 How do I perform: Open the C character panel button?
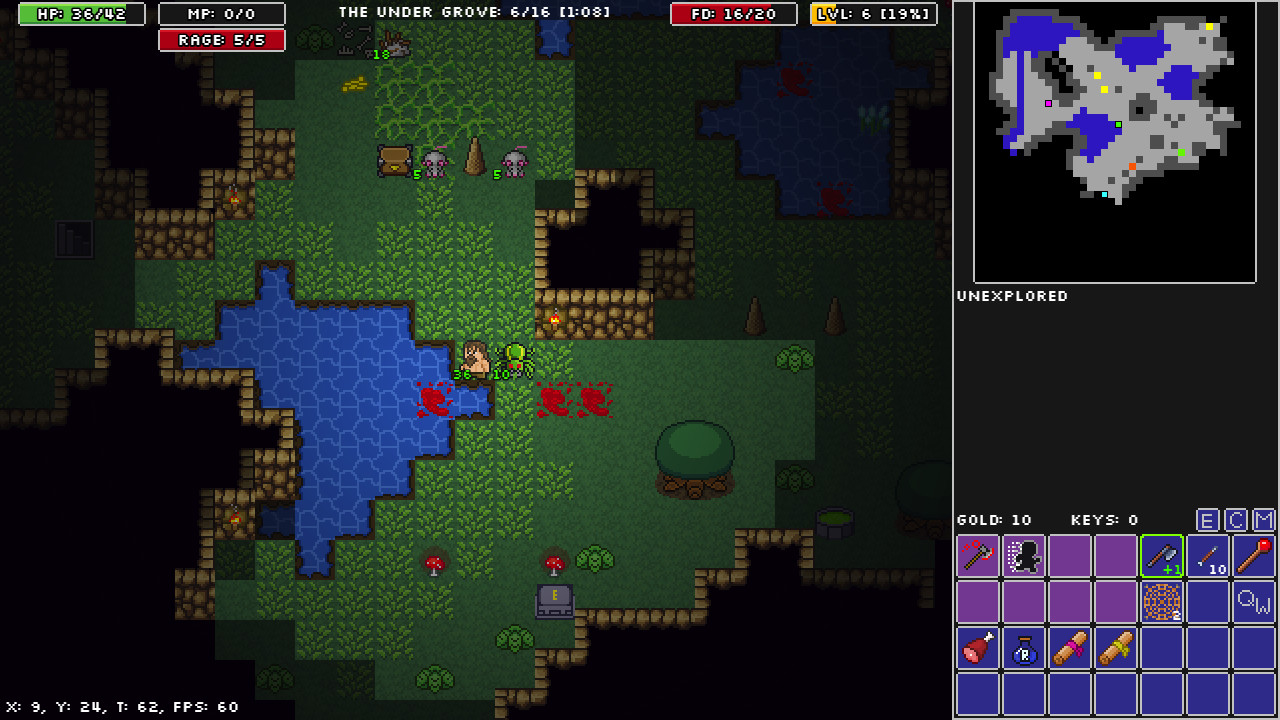click(x=1236, y=520)
